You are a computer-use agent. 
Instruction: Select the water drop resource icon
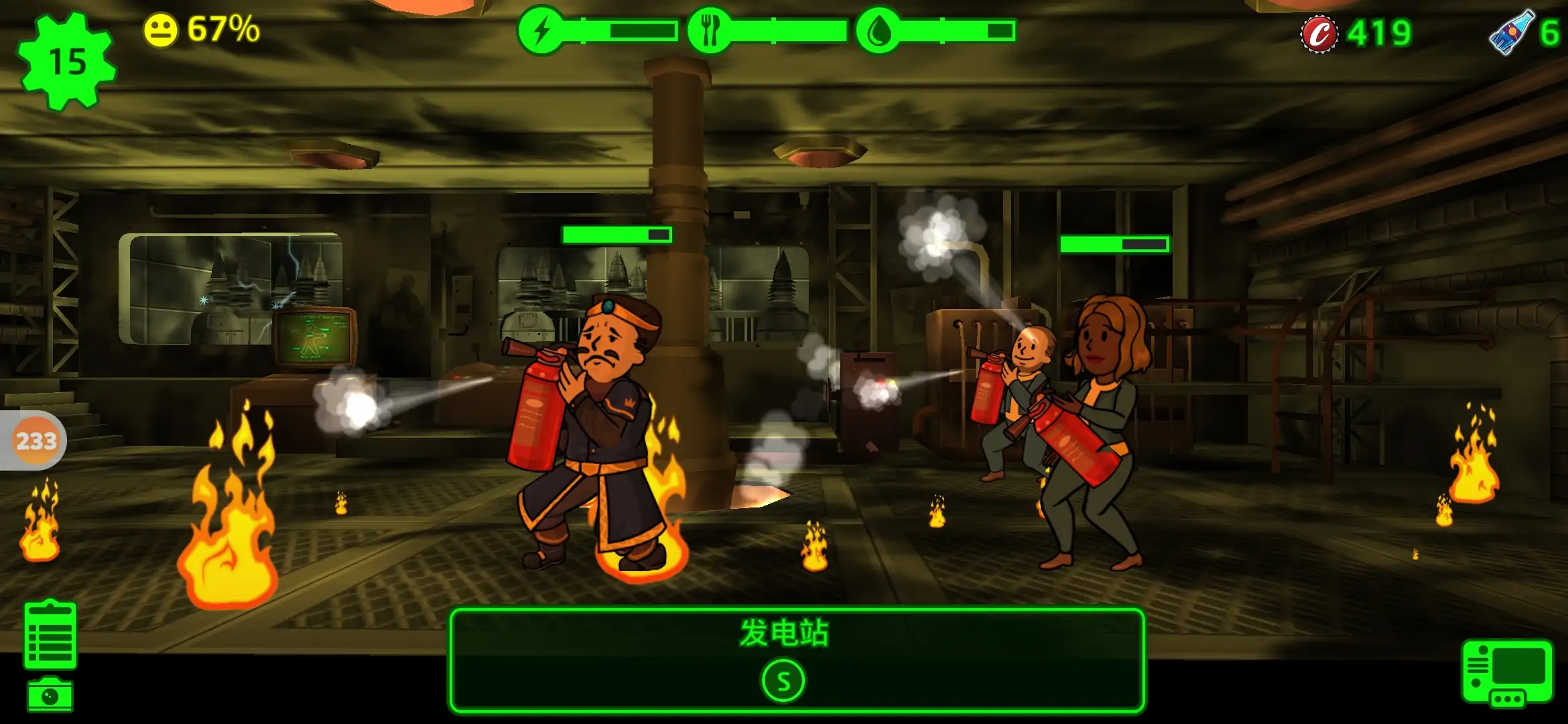point(878,31)
